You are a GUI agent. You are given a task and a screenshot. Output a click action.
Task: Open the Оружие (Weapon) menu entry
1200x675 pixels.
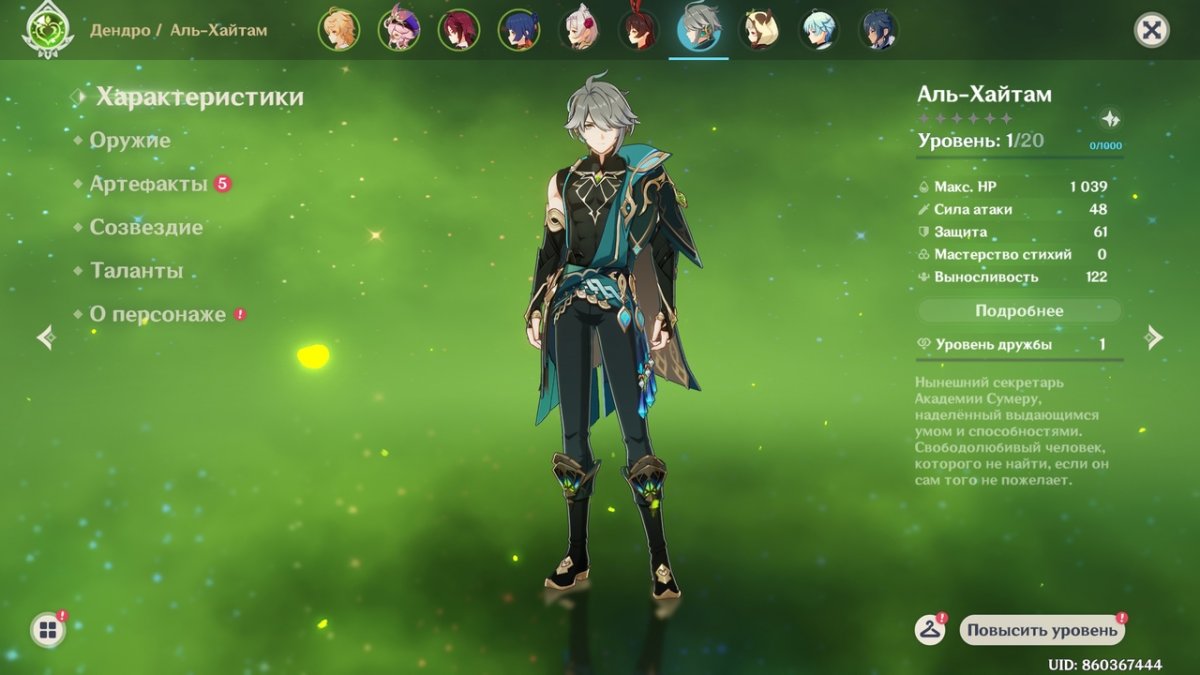coord(130,141)
